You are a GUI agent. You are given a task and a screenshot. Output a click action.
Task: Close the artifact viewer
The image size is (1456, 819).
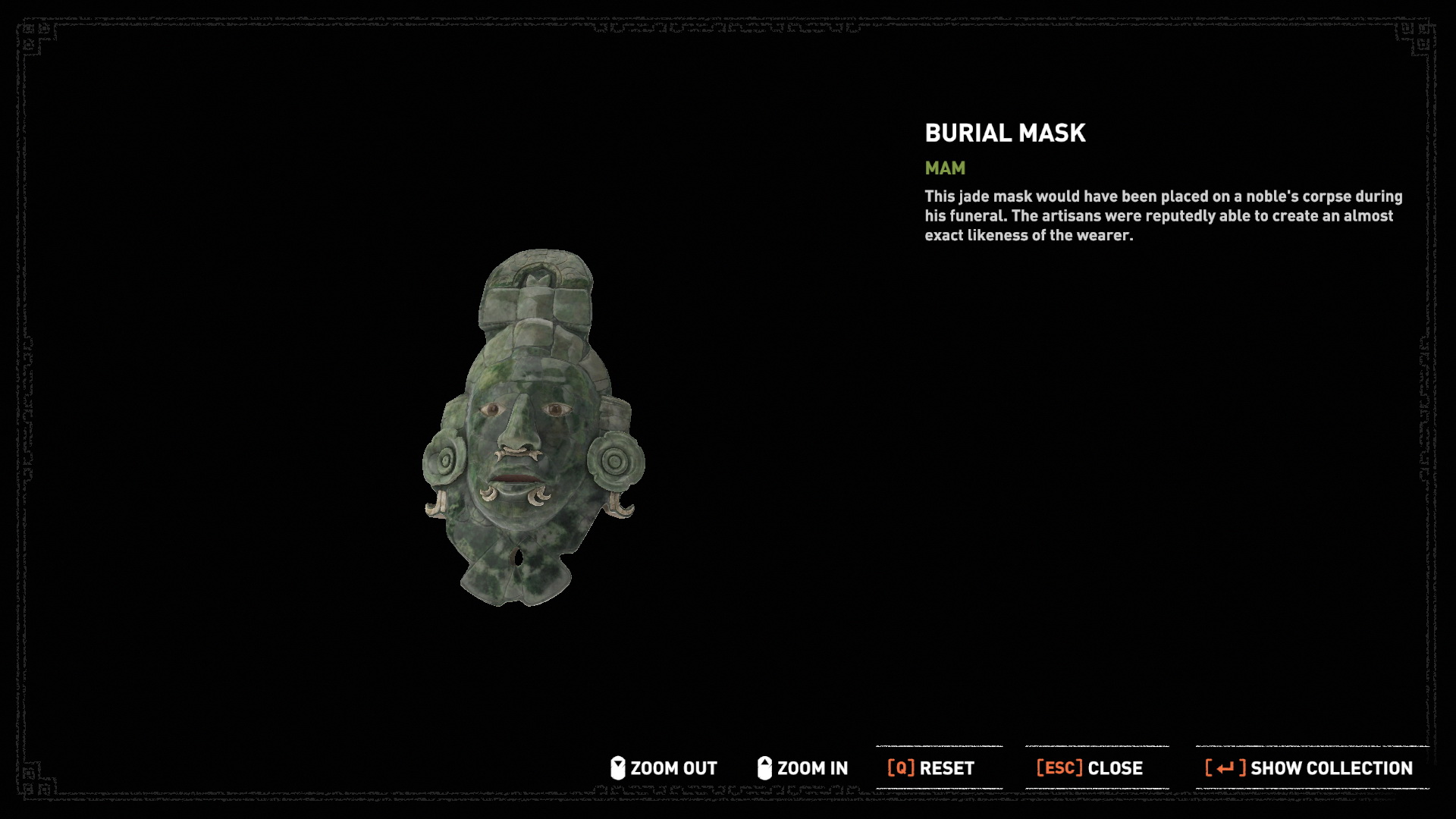pos(1090,768)
